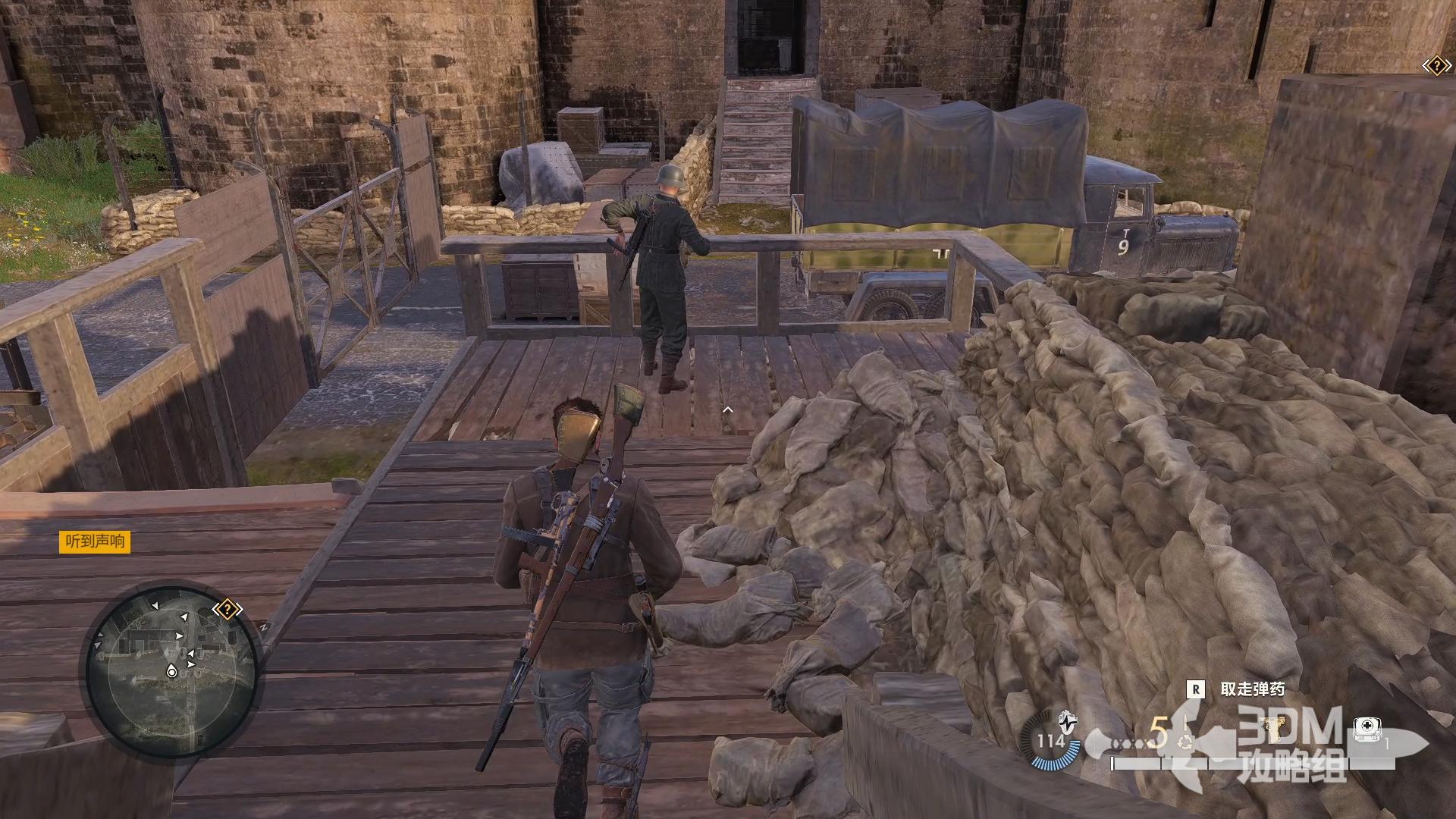1456x819 pixels.
Task: Select the player position marker on the minimap
Action: (x=172, y=671)
